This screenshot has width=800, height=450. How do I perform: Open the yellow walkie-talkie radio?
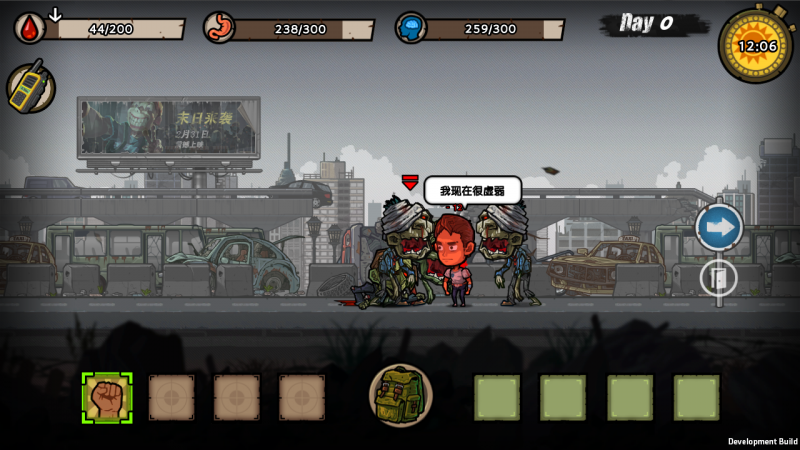pyautogui.click(x=30, y=87)
